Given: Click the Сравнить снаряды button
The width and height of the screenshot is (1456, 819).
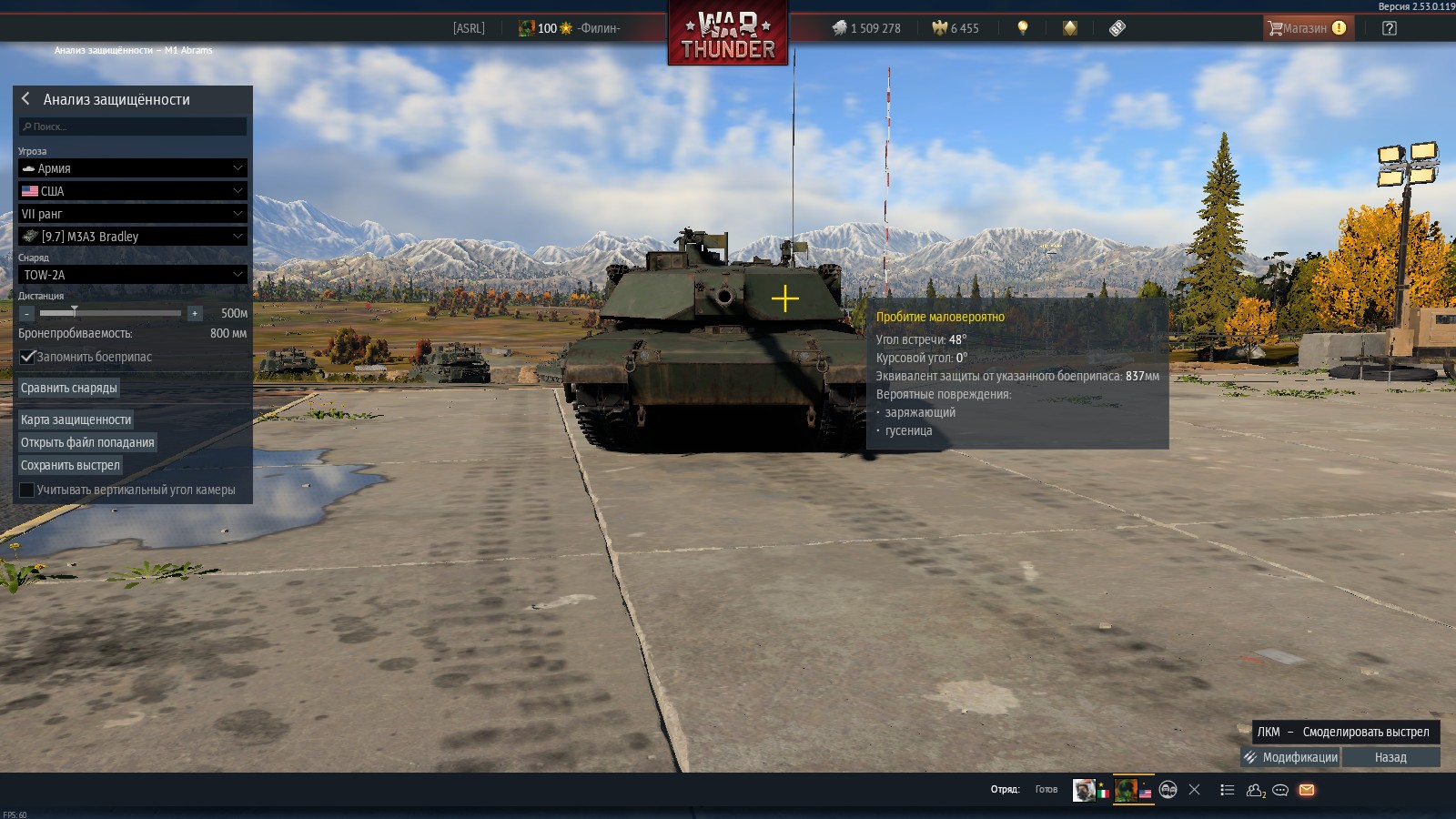Looking at the screenshot, I should pyautogui.click(x=69, y=388).
